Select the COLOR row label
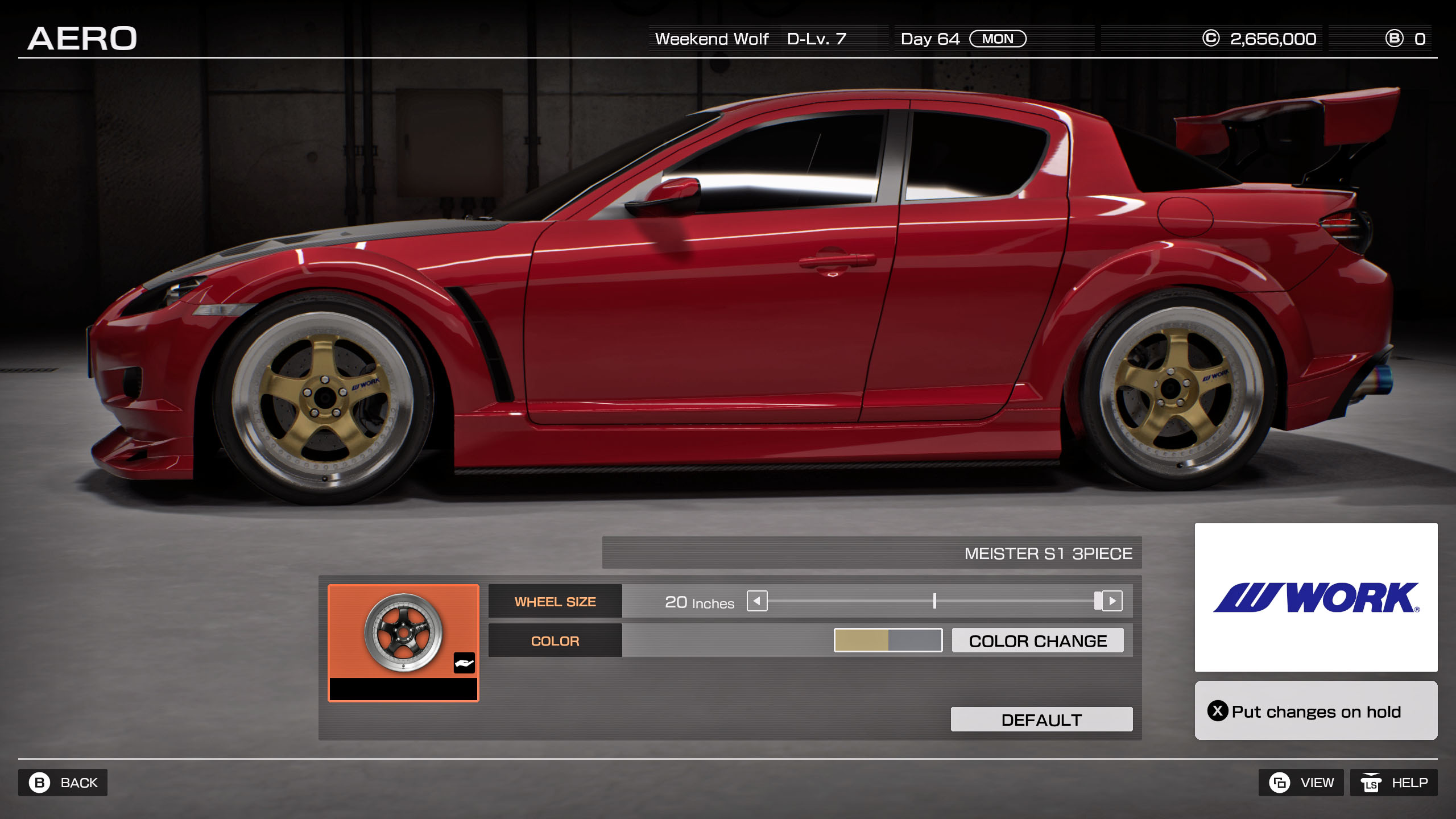The height and width of the screenshot is (819, 1456). click(555, 641)
